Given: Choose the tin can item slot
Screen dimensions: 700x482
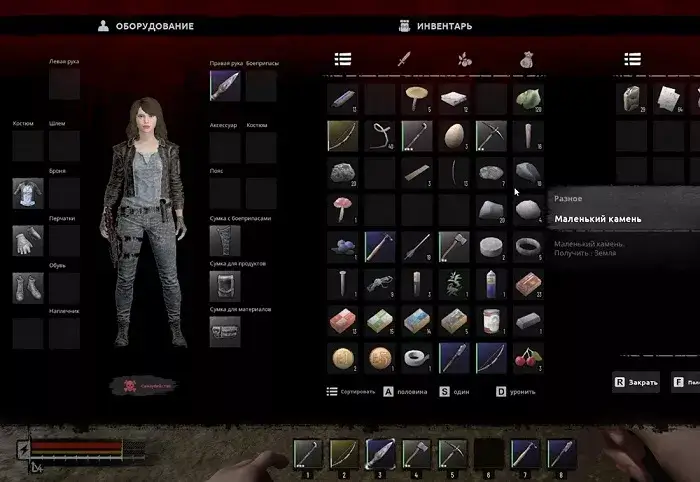Looking at the screenshot, I should point(491,320).
